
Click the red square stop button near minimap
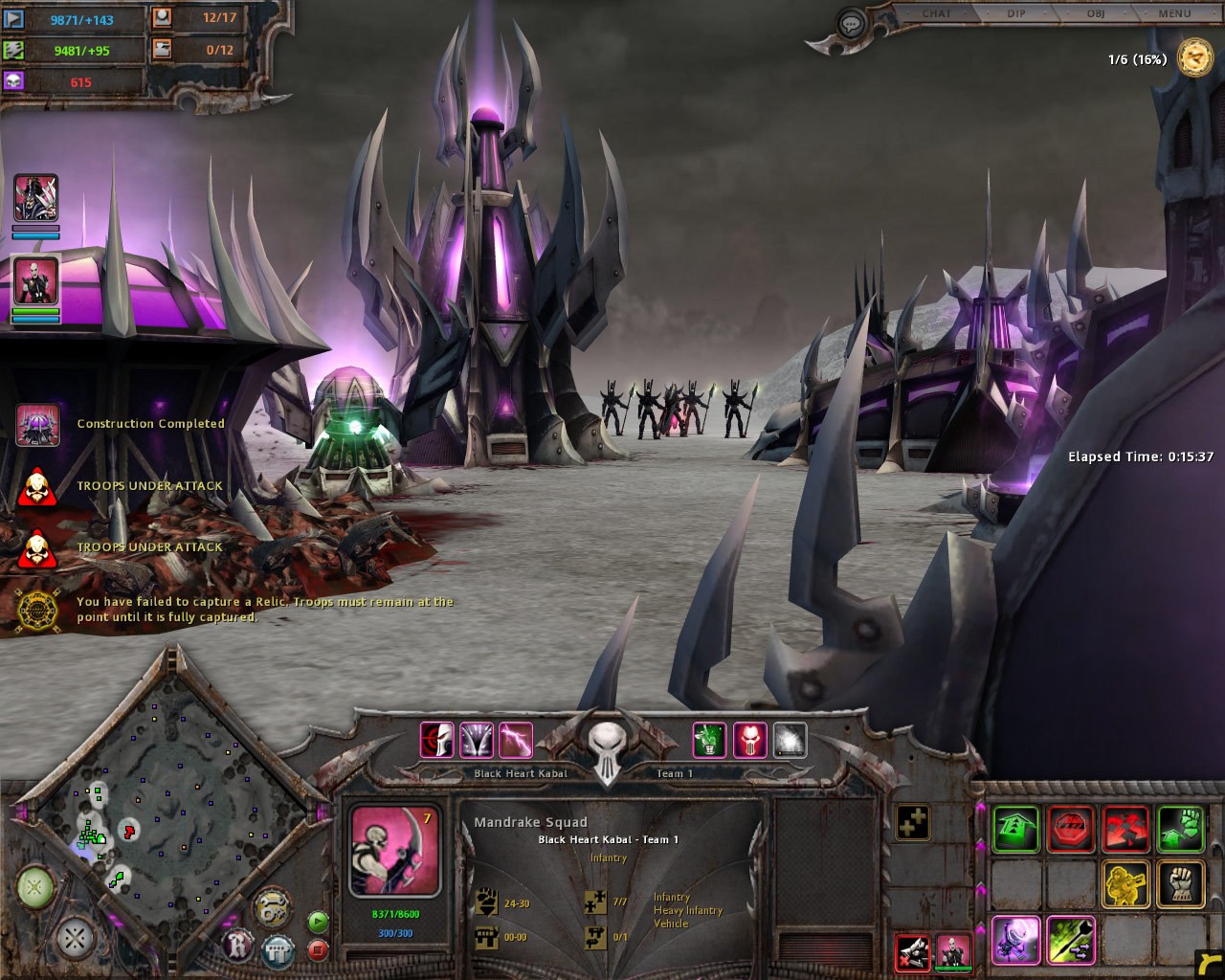318,950
